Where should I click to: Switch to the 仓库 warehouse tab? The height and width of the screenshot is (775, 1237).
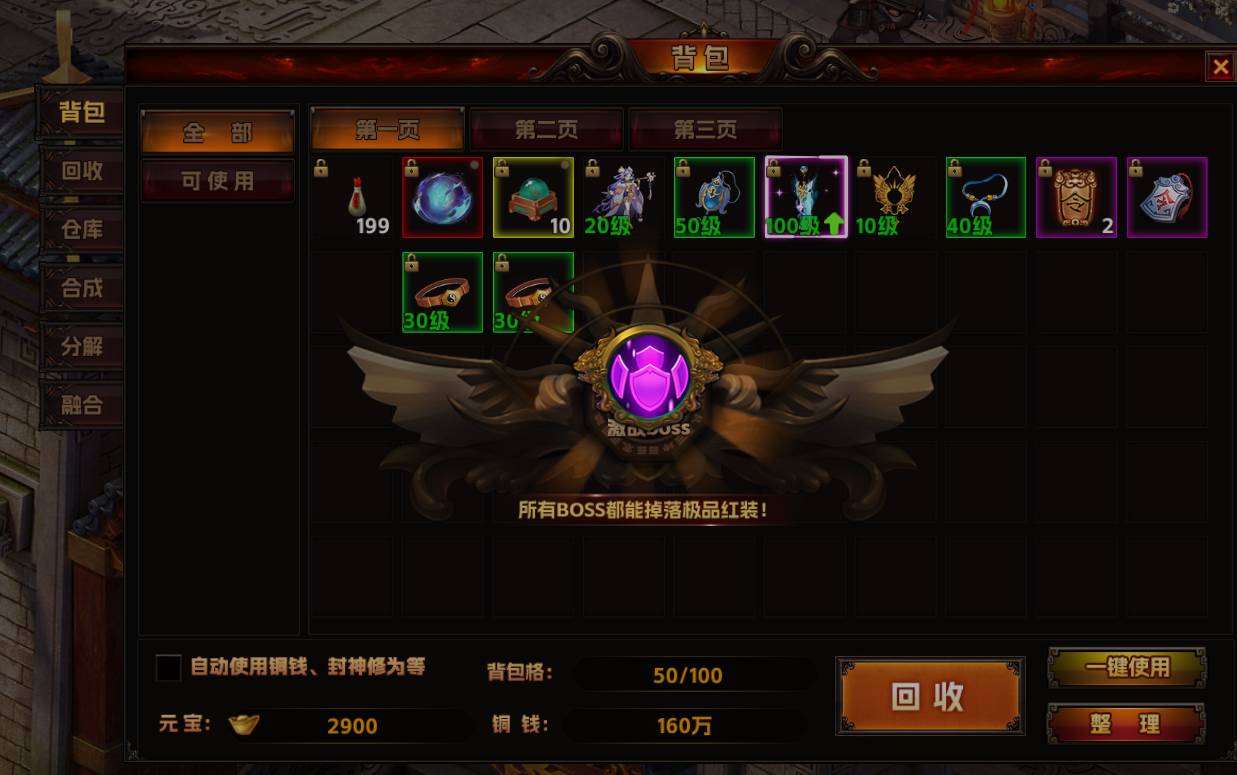82,230
